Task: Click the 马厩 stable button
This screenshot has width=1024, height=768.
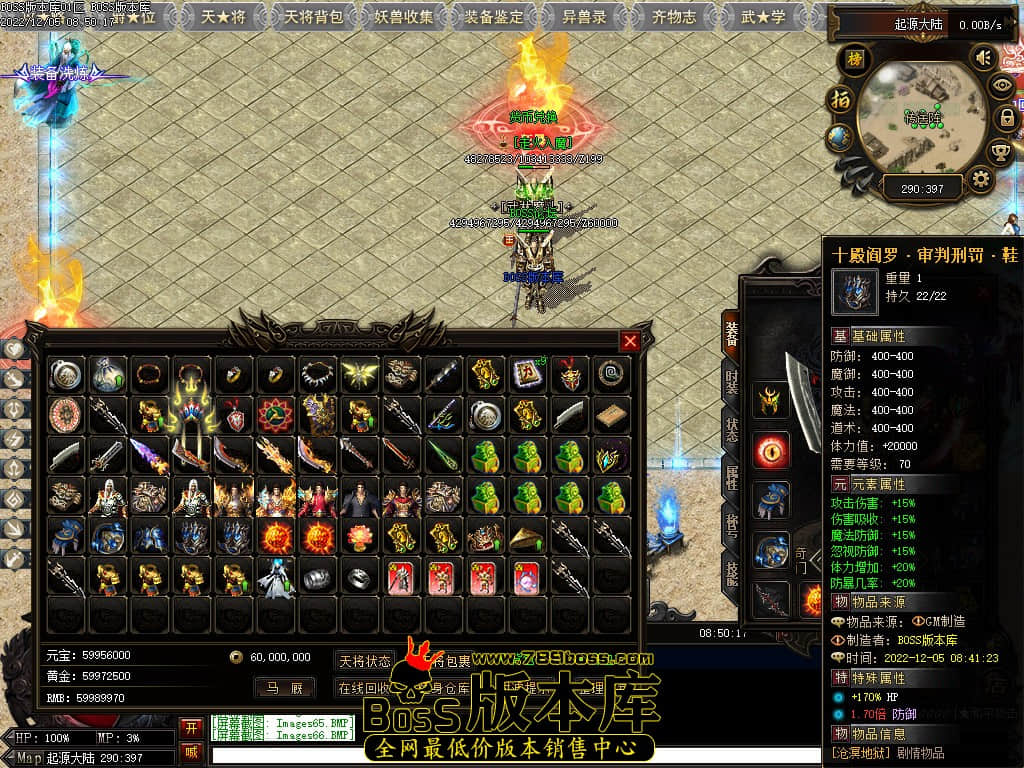Action: tap(283, 687)
